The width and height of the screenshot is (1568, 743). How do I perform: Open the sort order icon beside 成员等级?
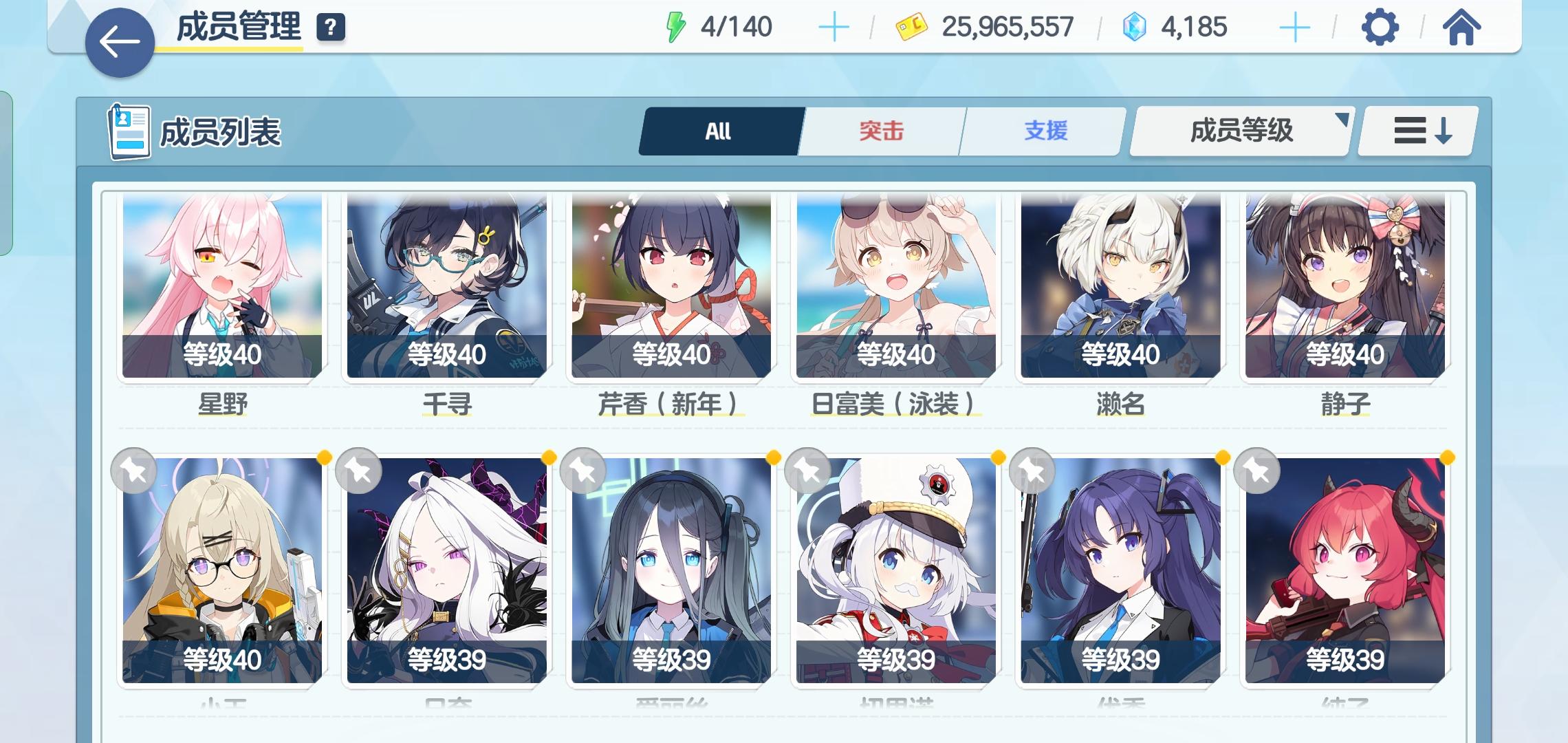(x=1423, y=131)
